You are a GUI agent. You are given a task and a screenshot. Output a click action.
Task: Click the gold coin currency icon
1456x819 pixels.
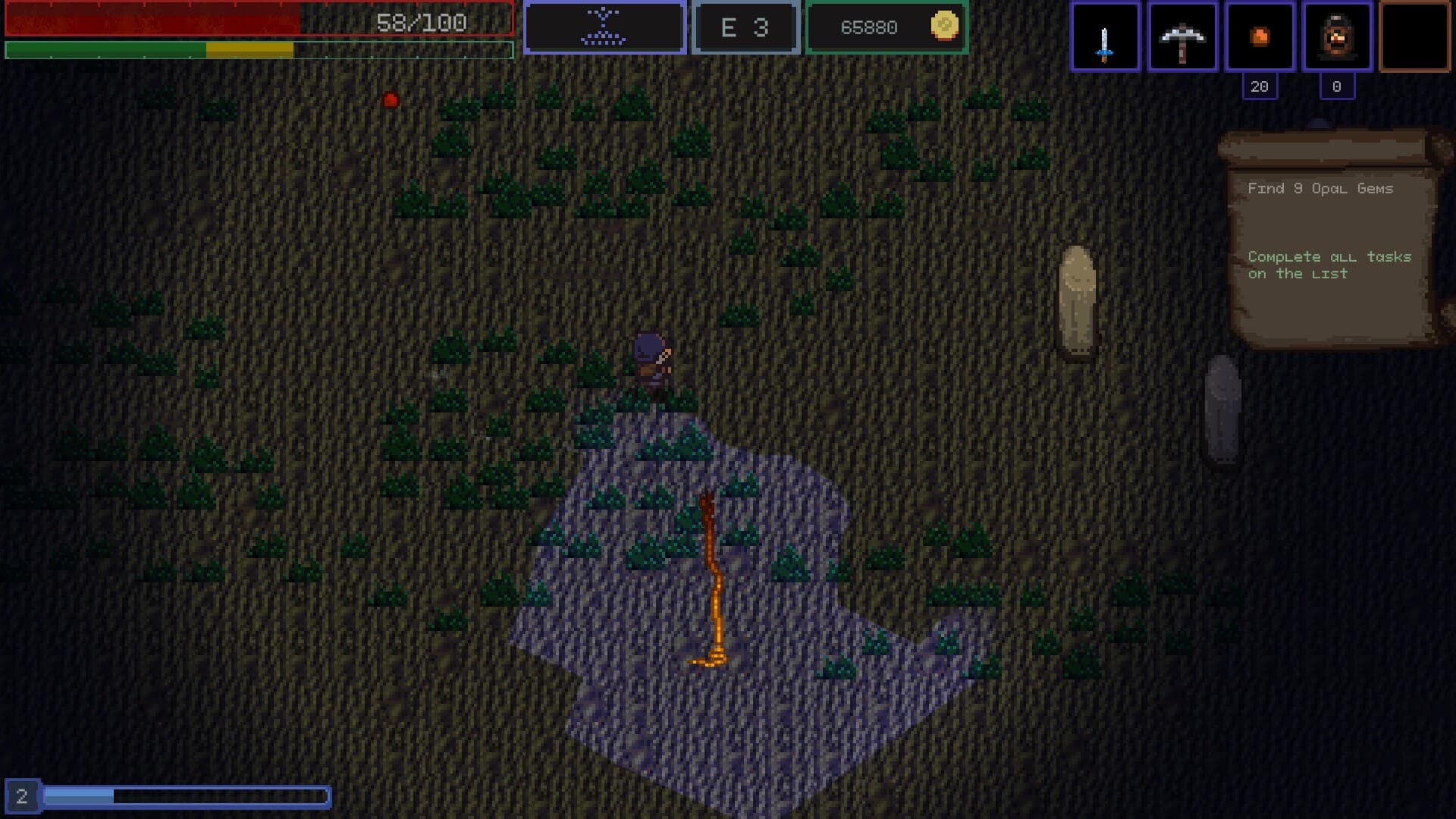(x=943, y=27)
